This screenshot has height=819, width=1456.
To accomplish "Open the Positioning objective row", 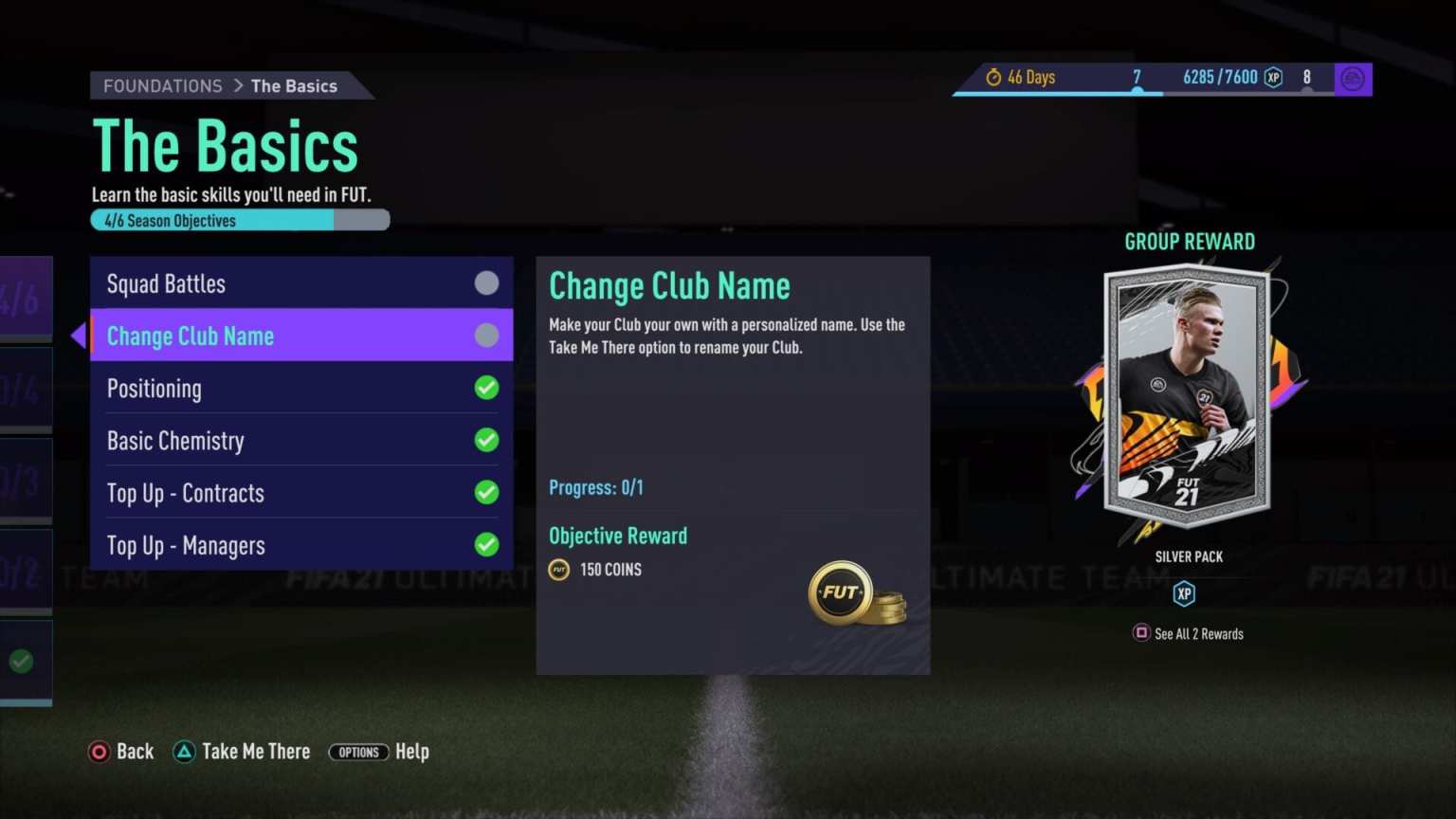I will (x=300, y=389).
